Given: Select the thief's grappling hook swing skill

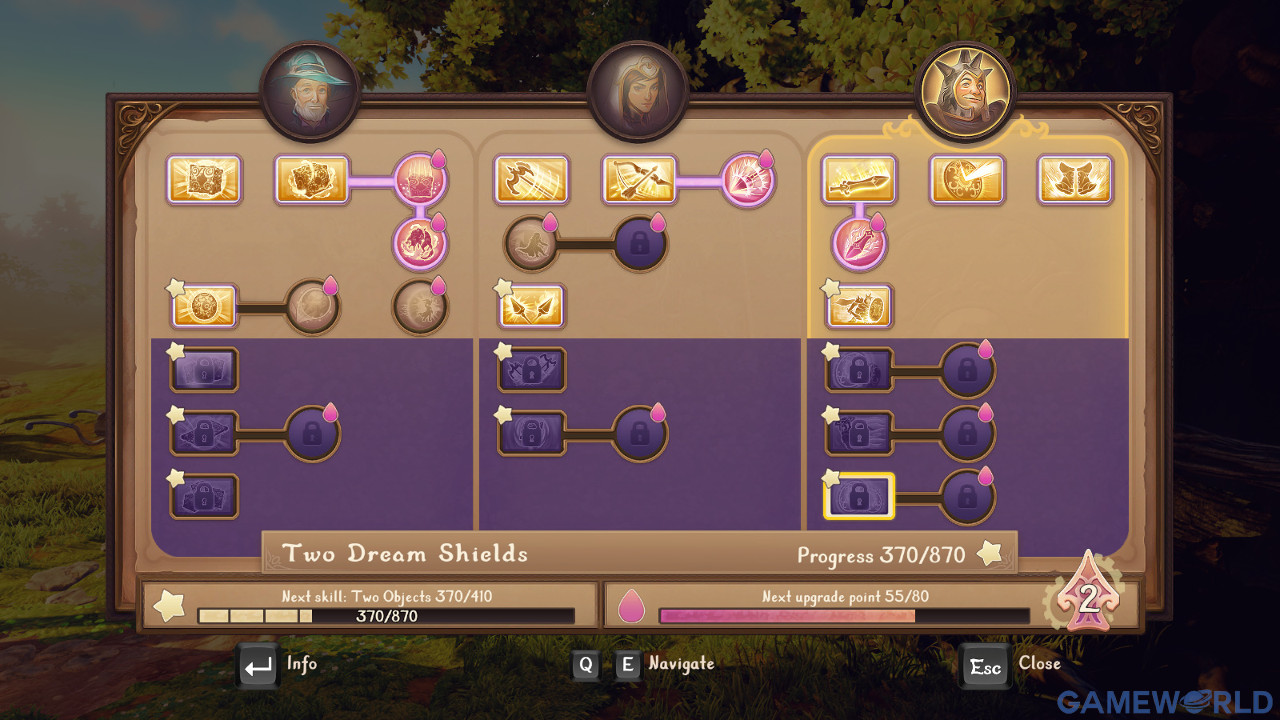Looking at the screenshot, I should pos(531,180).
